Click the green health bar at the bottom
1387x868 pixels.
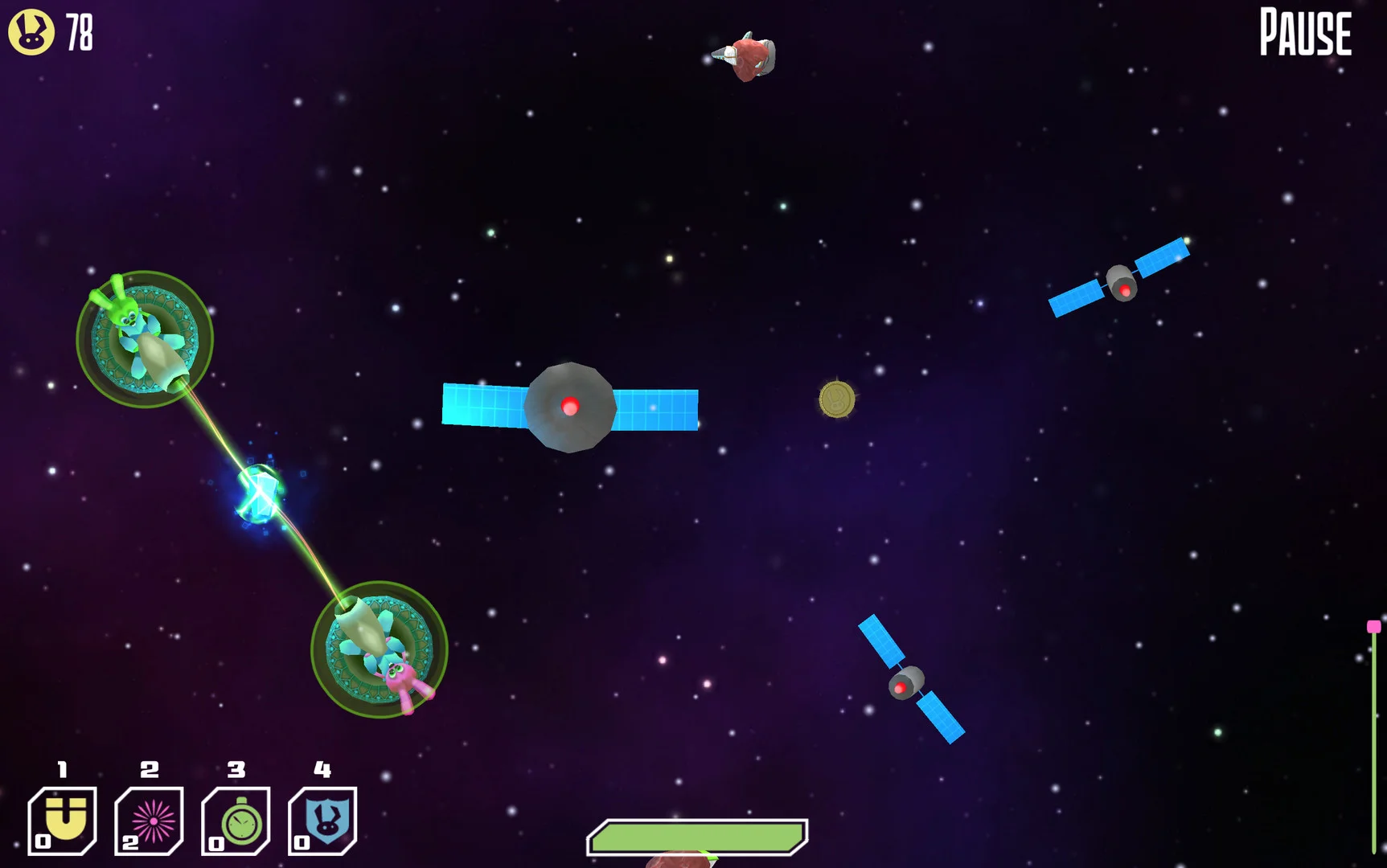[698, 837]
